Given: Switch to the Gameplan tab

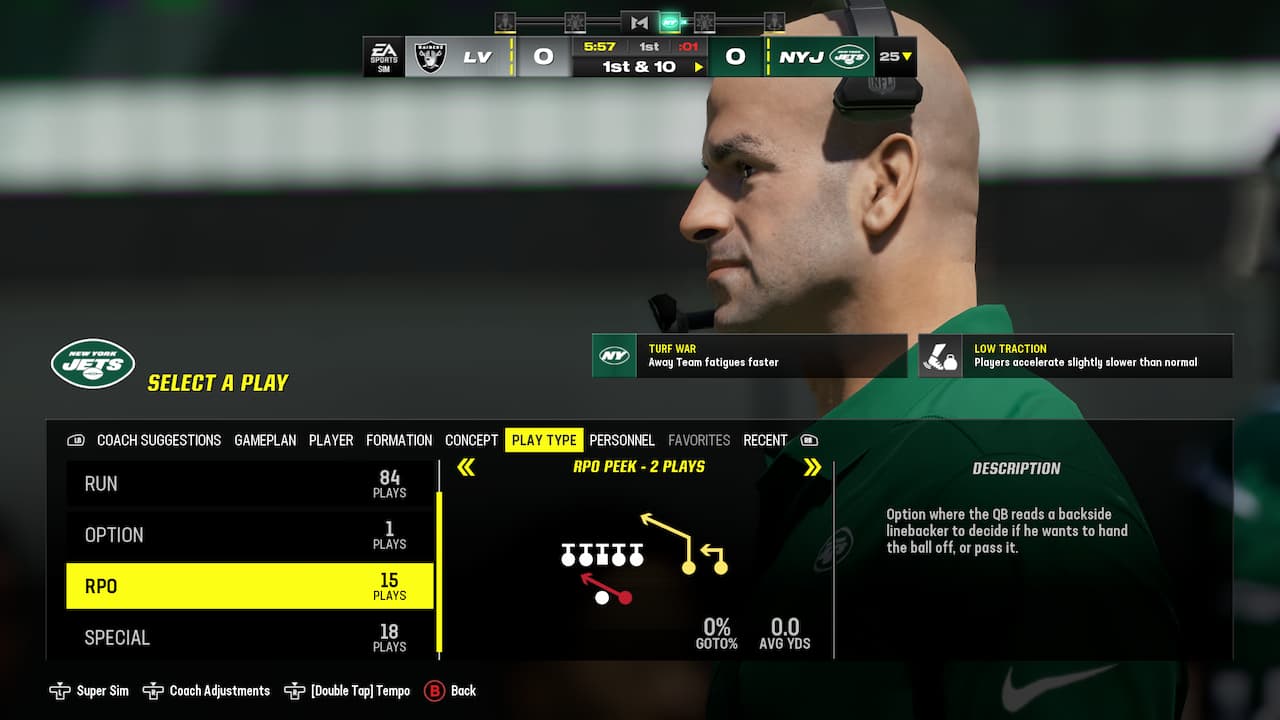Looking at the screenshot, I should [x=265, y=440].
